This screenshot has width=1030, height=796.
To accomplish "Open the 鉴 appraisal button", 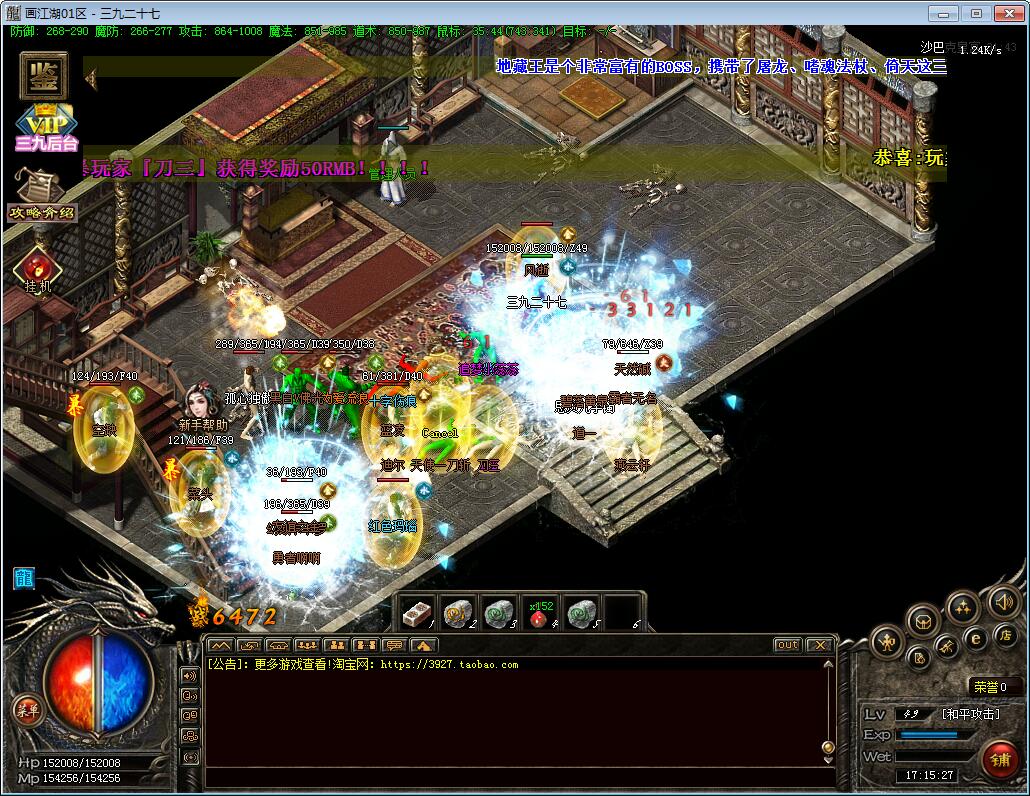I will pos(42,77).
